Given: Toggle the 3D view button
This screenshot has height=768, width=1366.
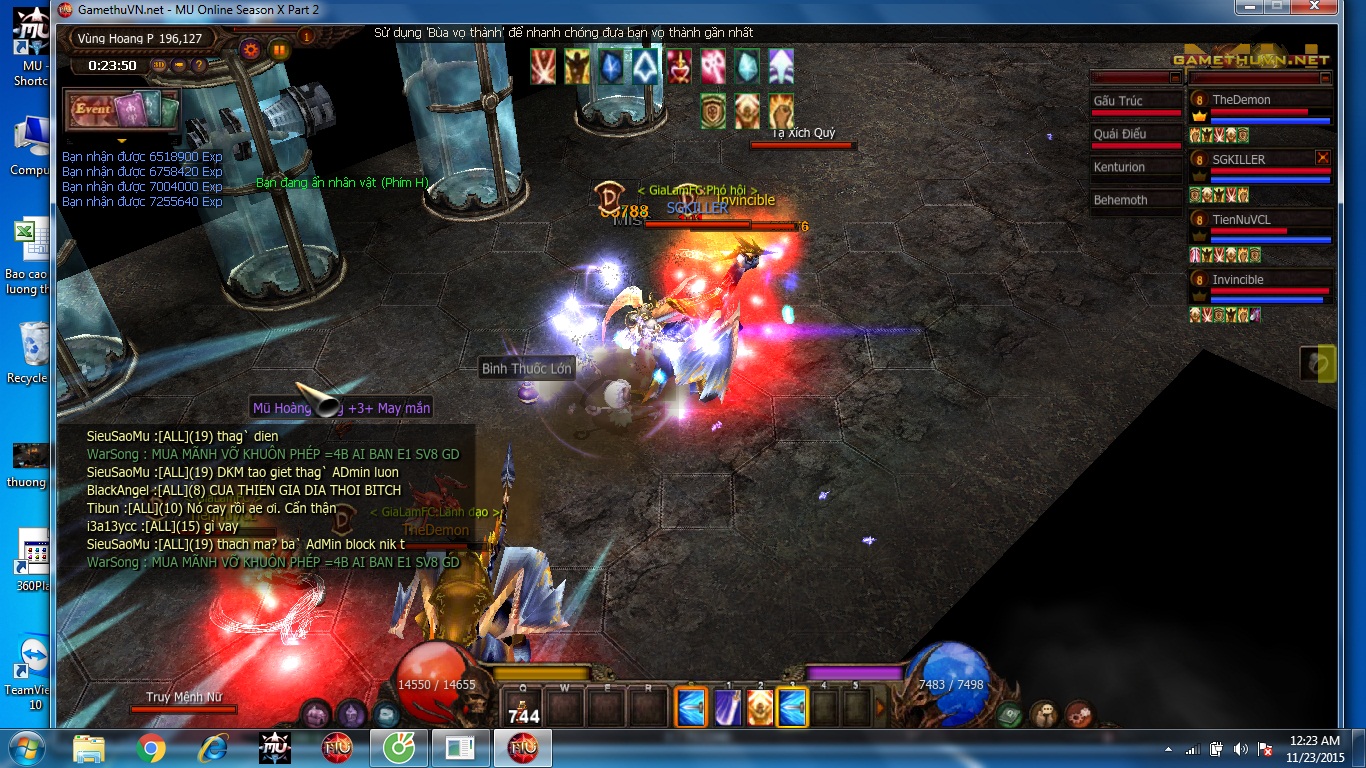Looking at the screenshot, I should tap(160, 66).
